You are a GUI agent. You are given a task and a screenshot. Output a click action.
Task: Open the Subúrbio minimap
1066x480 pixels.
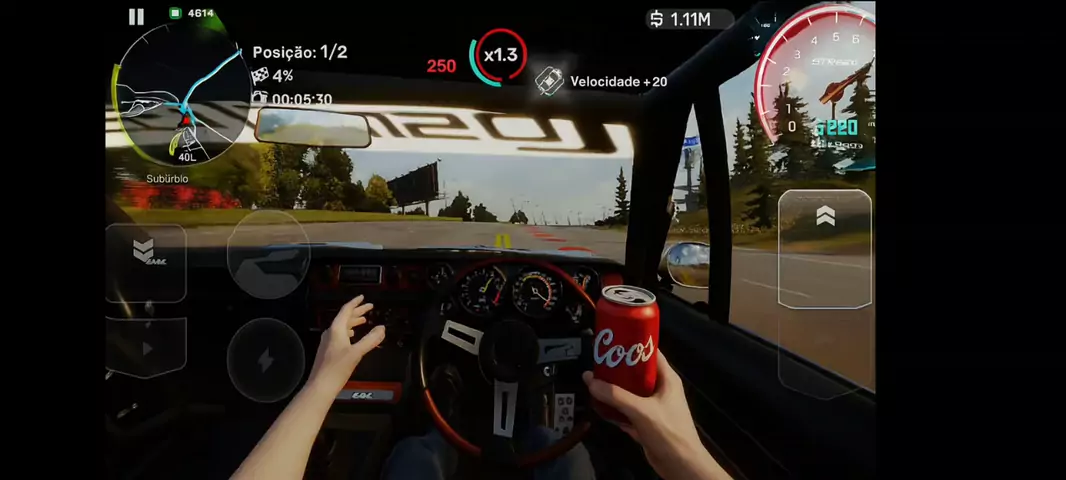click(x=182, y=97)
